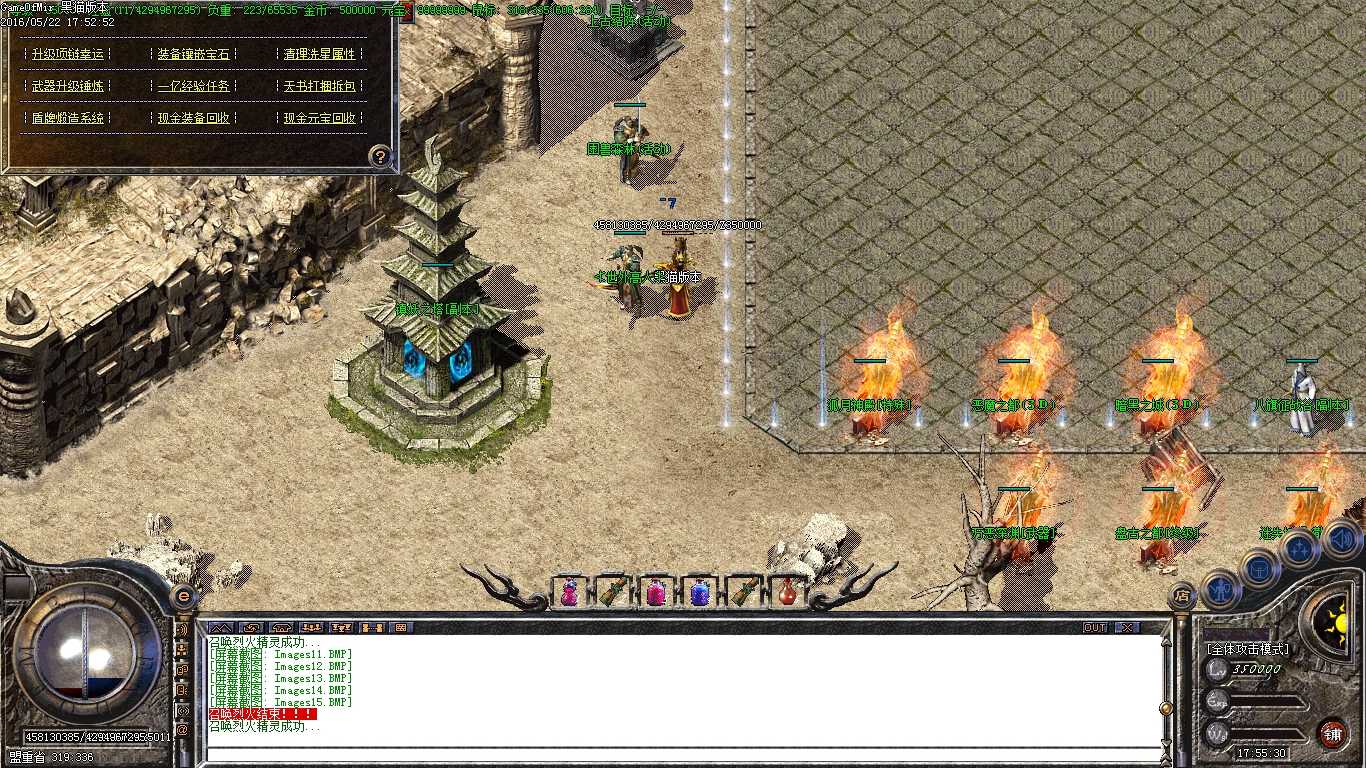The height and width of the screenshot is (768, 1366).
Task: Open inventory via the bag icon in circular menu
Action: click(x=1259, y=568)
